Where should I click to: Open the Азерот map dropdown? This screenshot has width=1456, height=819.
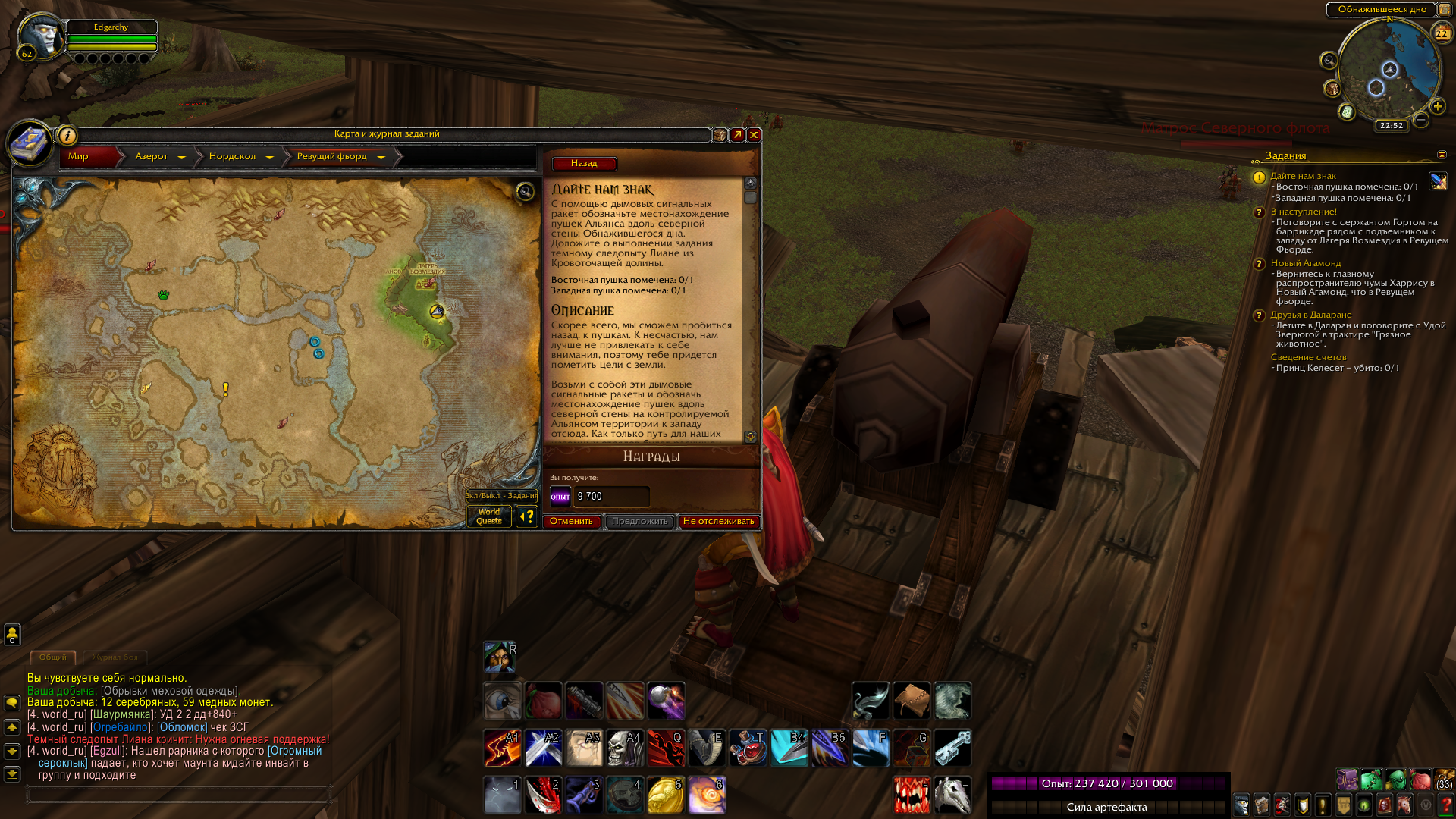(x=181, y=157)
